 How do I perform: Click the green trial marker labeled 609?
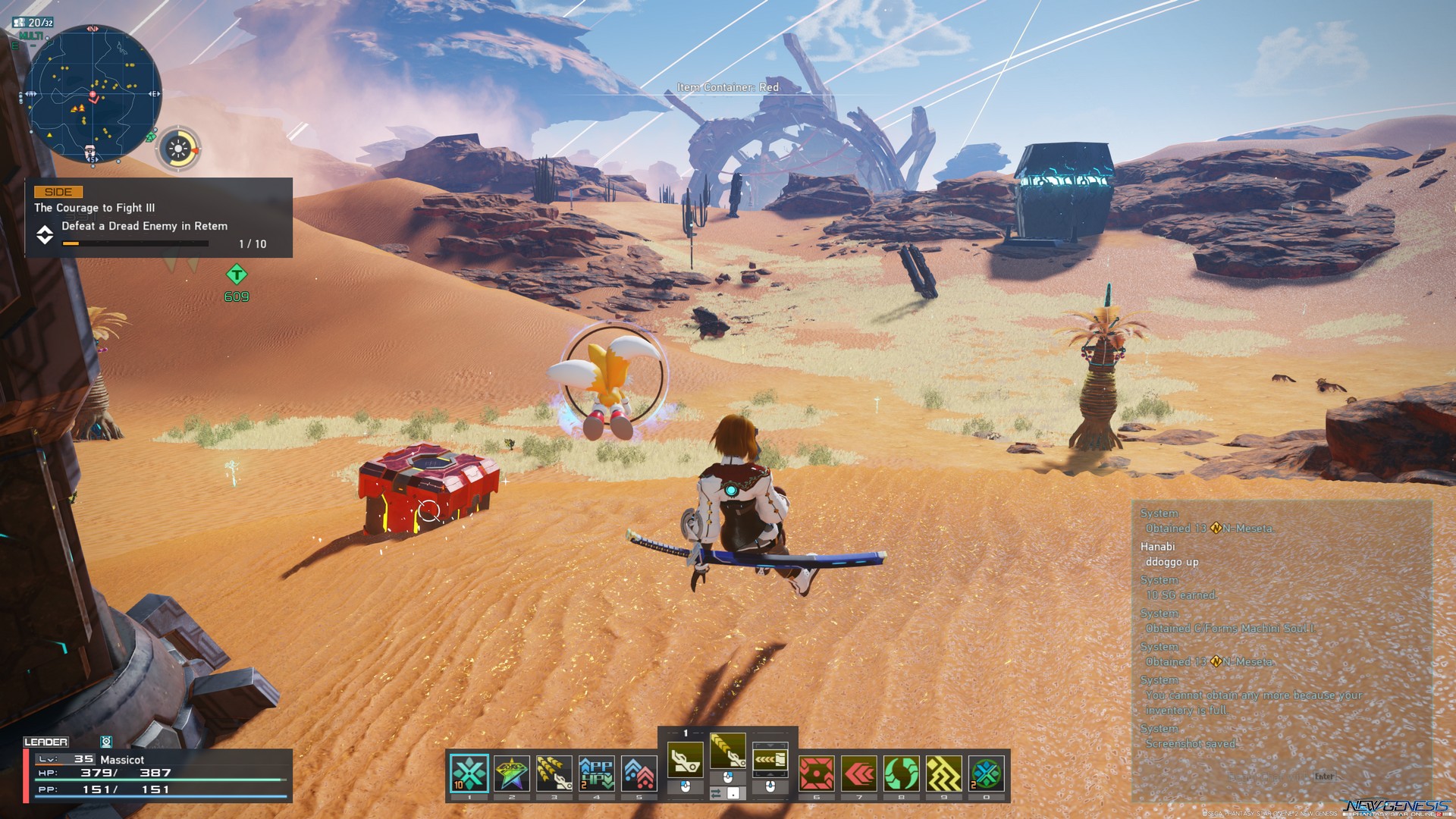235,280
